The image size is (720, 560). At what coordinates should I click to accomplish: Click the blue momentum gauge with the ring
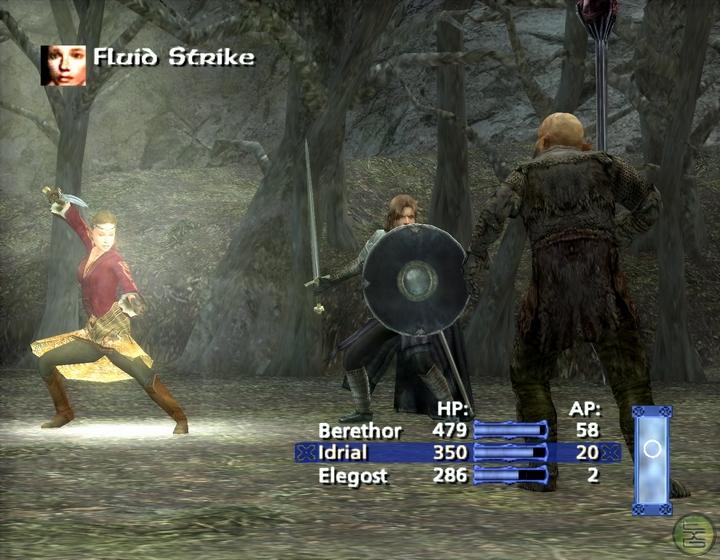652,459
